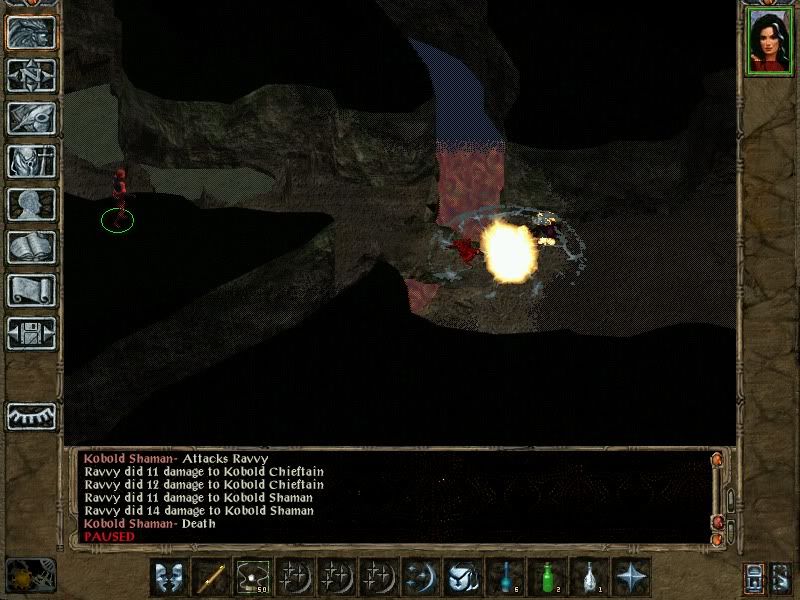The image size is (800, 600).
Task: Use the white flask quick item
Action: 589,576
